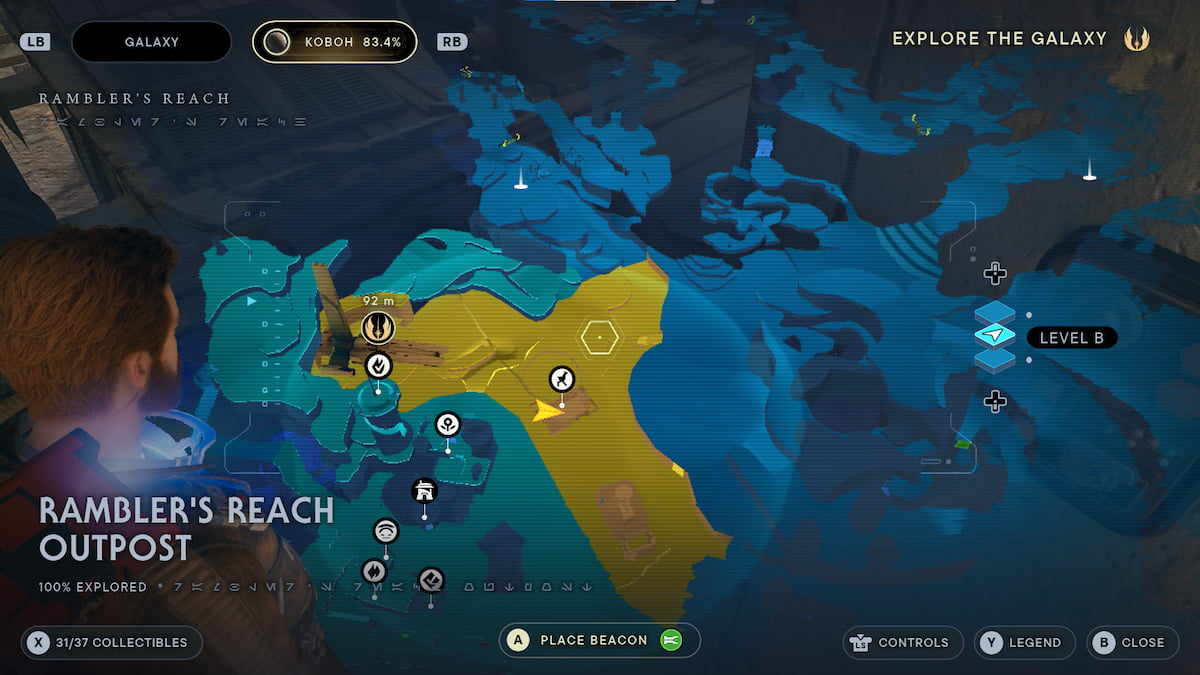Screen dimensions: 1200x675
Task: Show the map Legend
Action: (1024, 642)
